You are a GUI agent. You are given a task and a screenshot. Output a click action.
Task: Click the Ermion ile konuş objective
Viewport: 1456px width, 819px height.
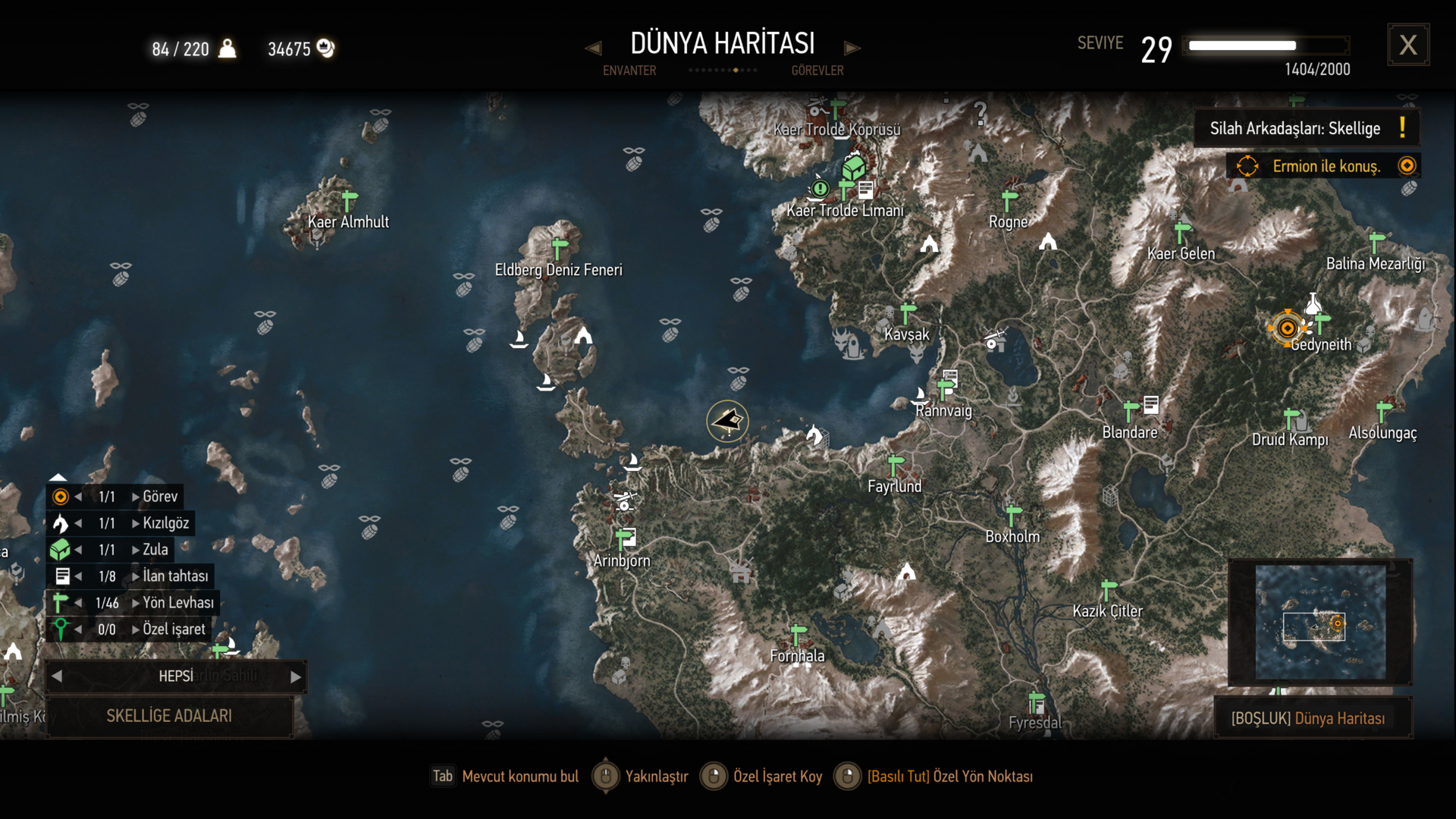1324,166
